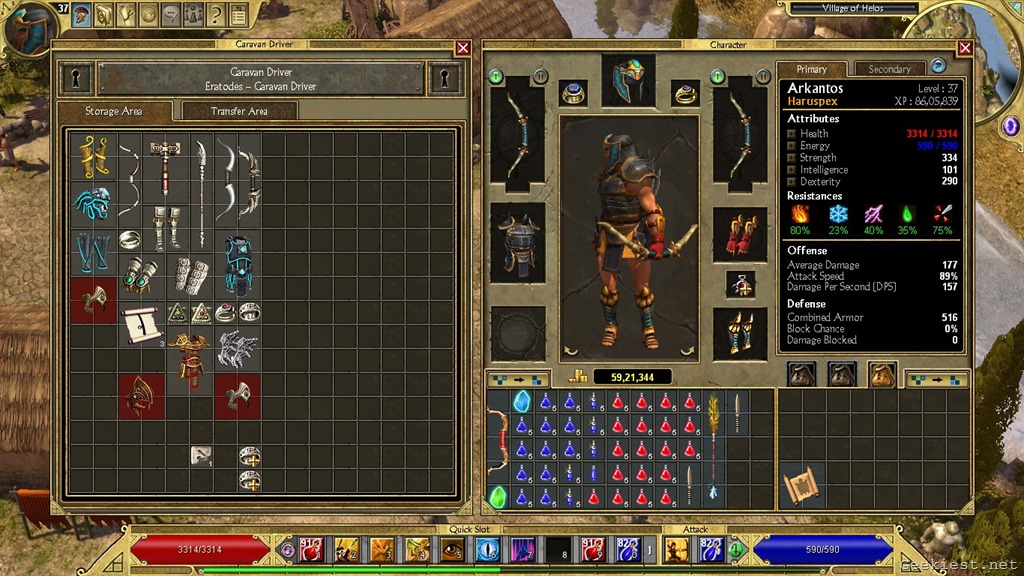Pick the blue gem ring slot
The image size is (1024, 576).
click(x=573, y=93)
